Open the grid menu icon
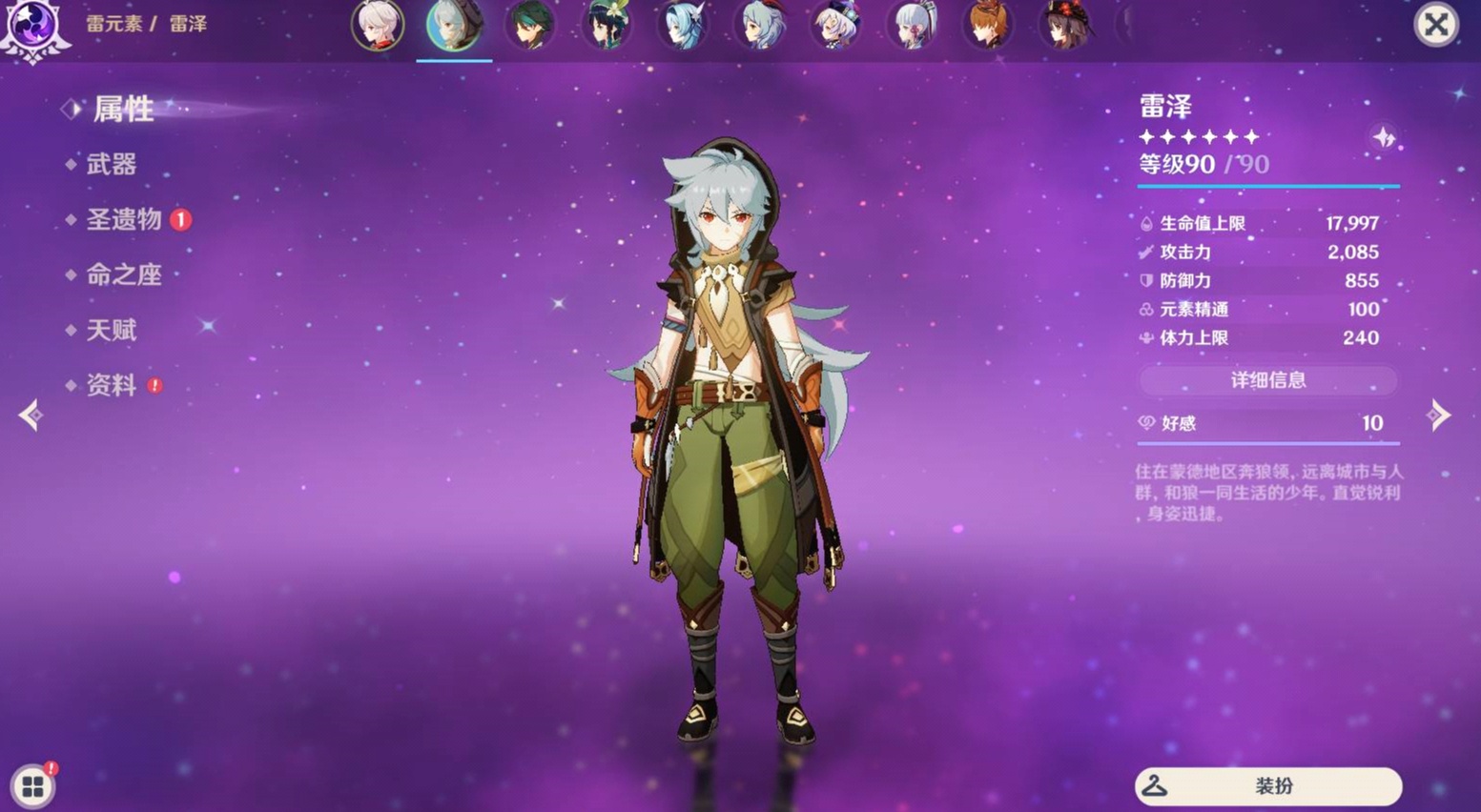This screenshot has height=812, width=1481. point(33,786)
